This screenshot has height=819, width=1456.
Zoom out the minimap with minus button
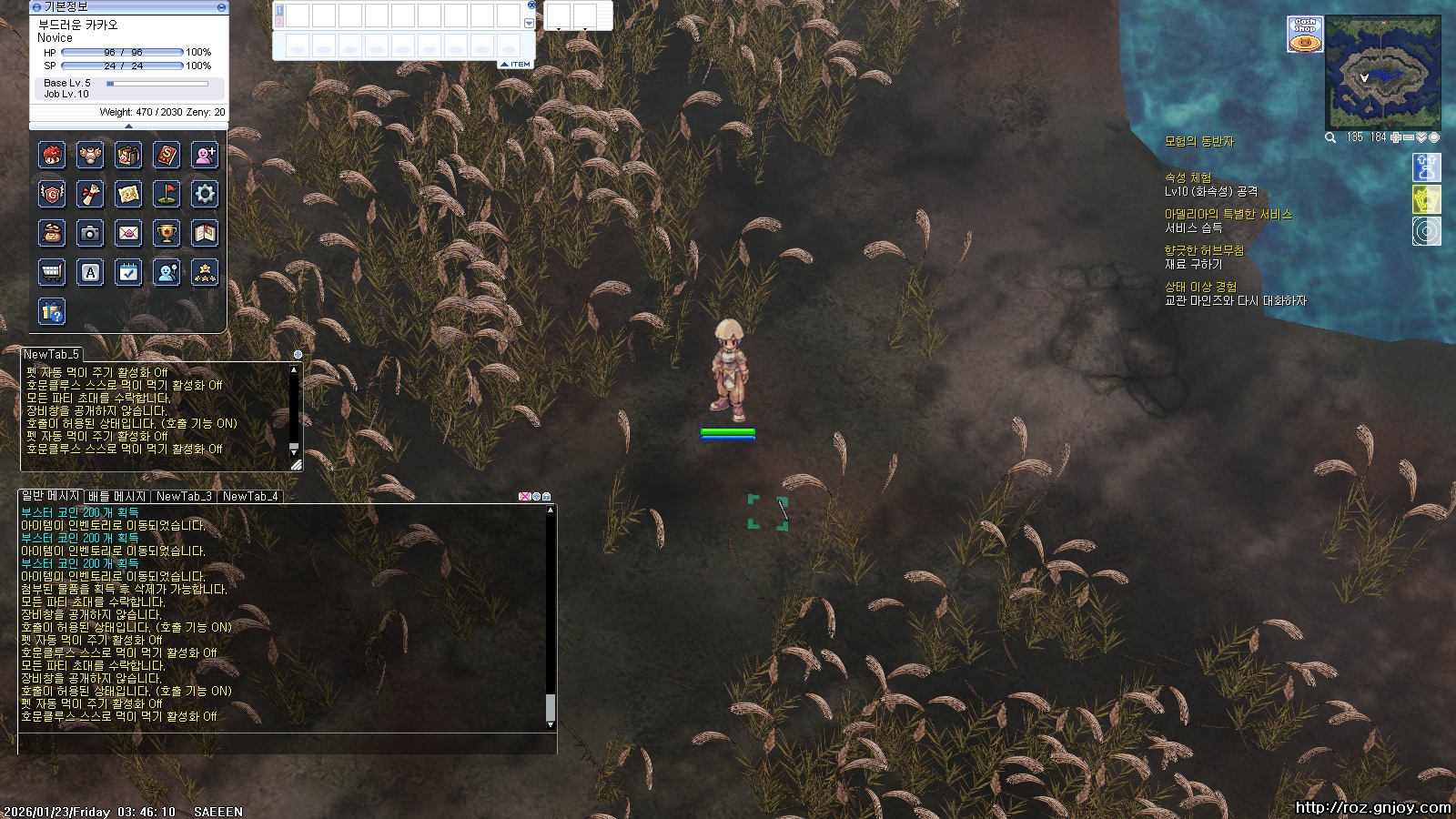pyautogui.click(x=1409, y=137)
